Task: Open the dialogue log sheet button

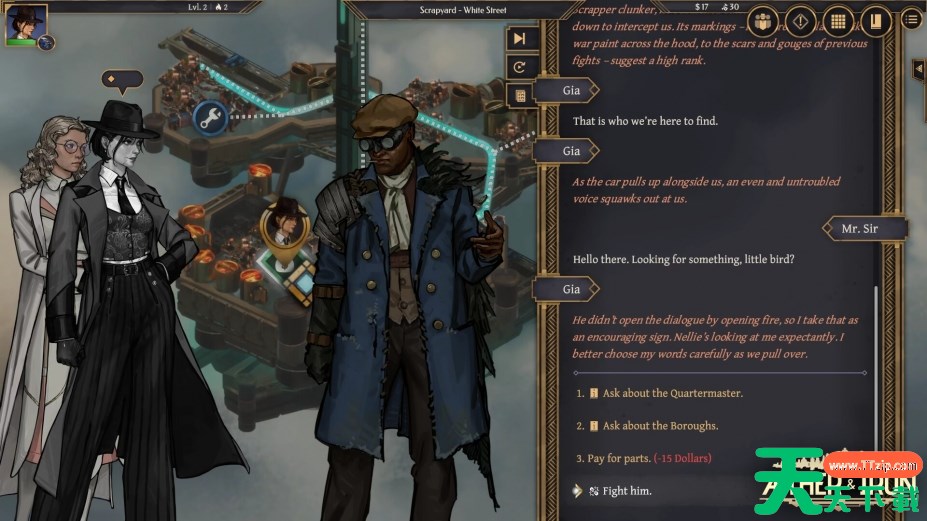Action: [x=519, y=96]
